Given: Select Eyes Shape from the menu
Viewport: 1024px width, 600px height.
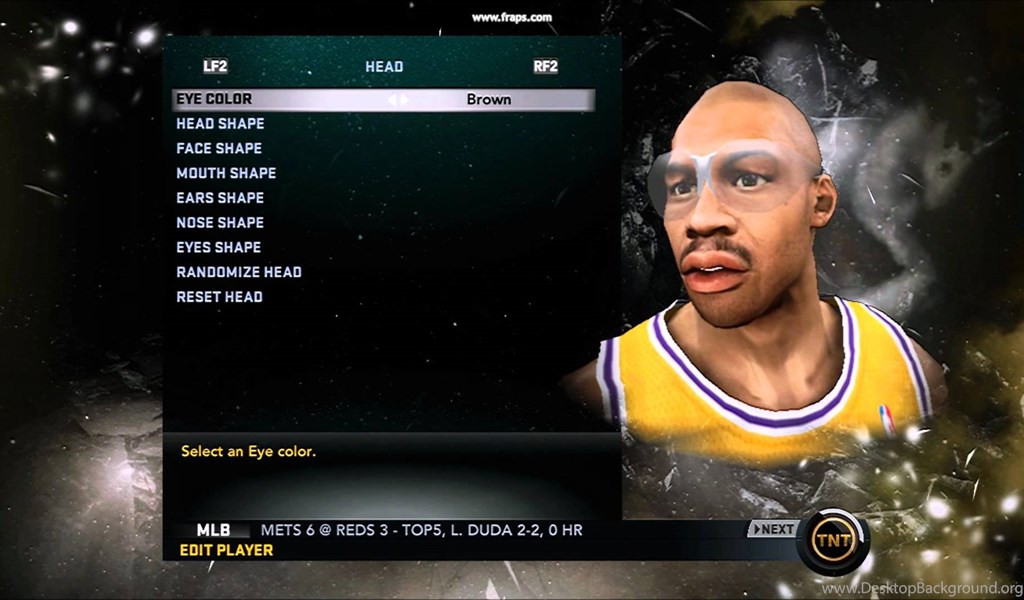Looking at the screenshot, I should [218, 247].
